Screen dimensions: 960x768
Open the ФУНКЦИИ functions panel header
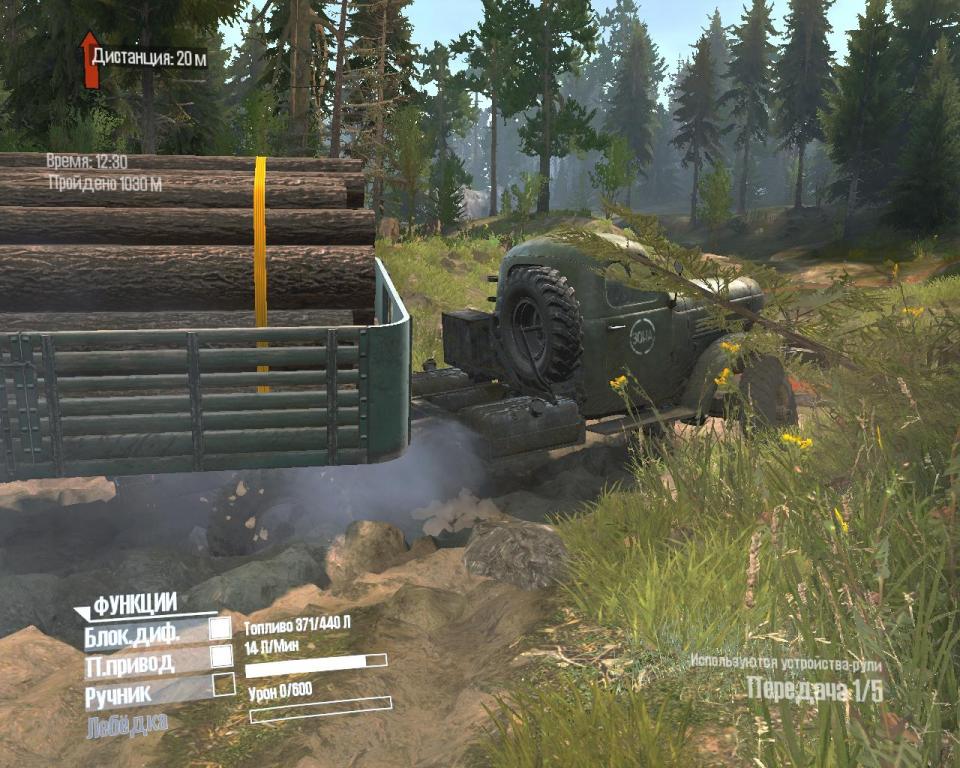coord(135,603)
